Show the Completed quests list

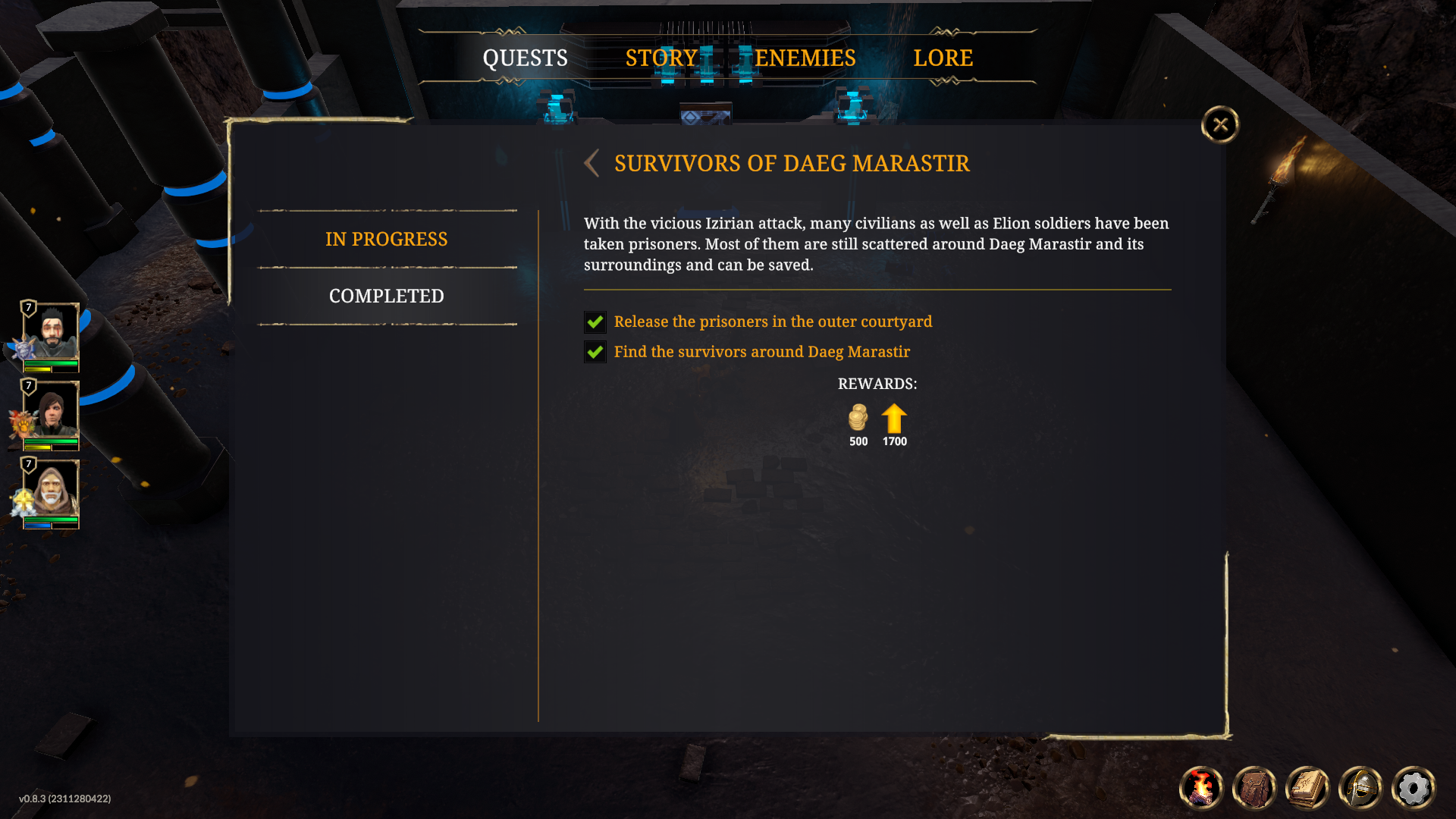tap(387, 296)
